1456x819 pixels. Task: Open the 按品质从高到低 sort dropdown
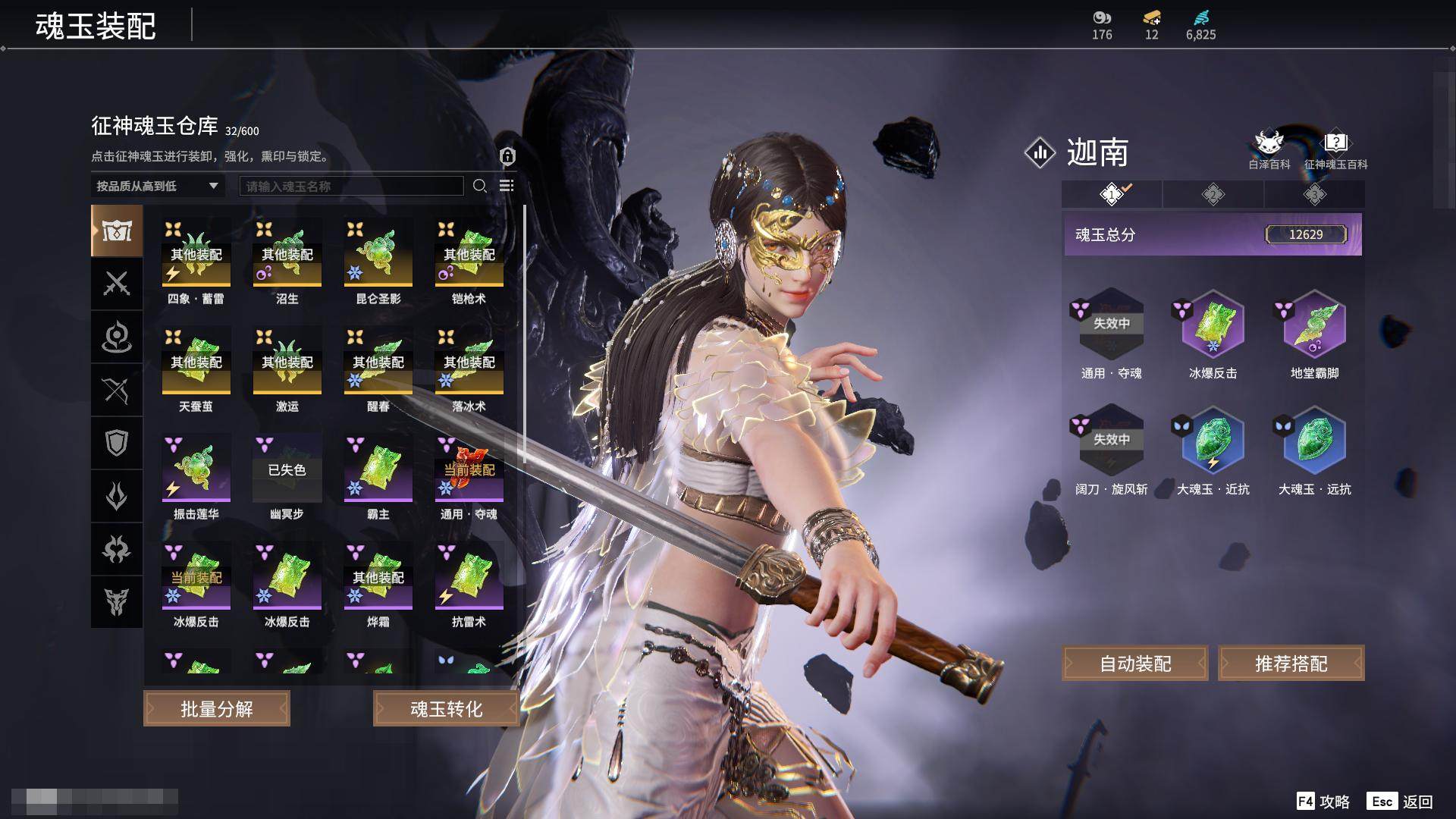point(157,186)
